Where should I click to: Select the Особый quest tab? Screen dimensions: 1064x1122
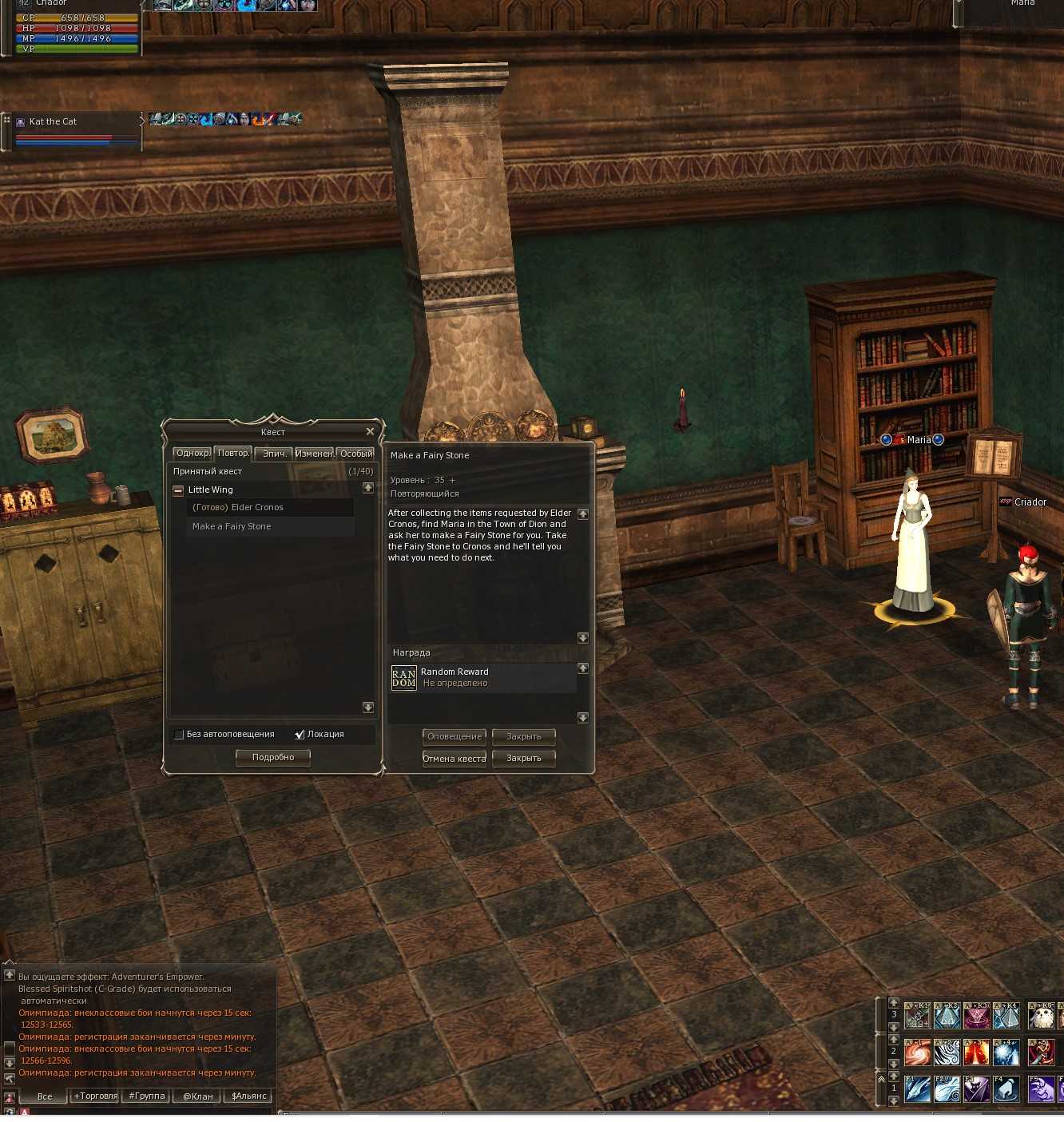[x=355, y=454]
